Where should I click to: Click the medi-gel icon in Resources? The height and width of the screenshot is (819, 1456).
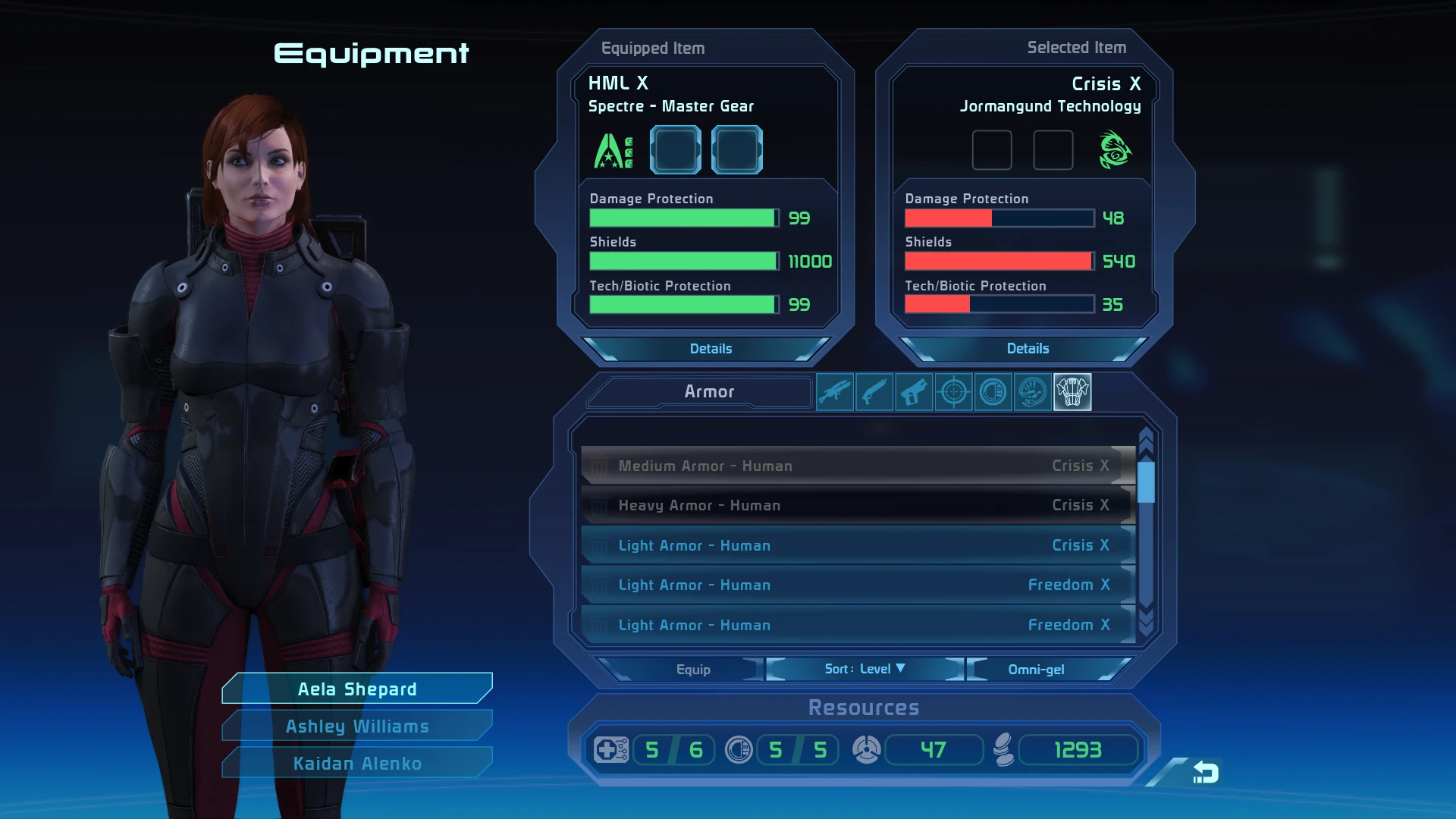point(611,750)
